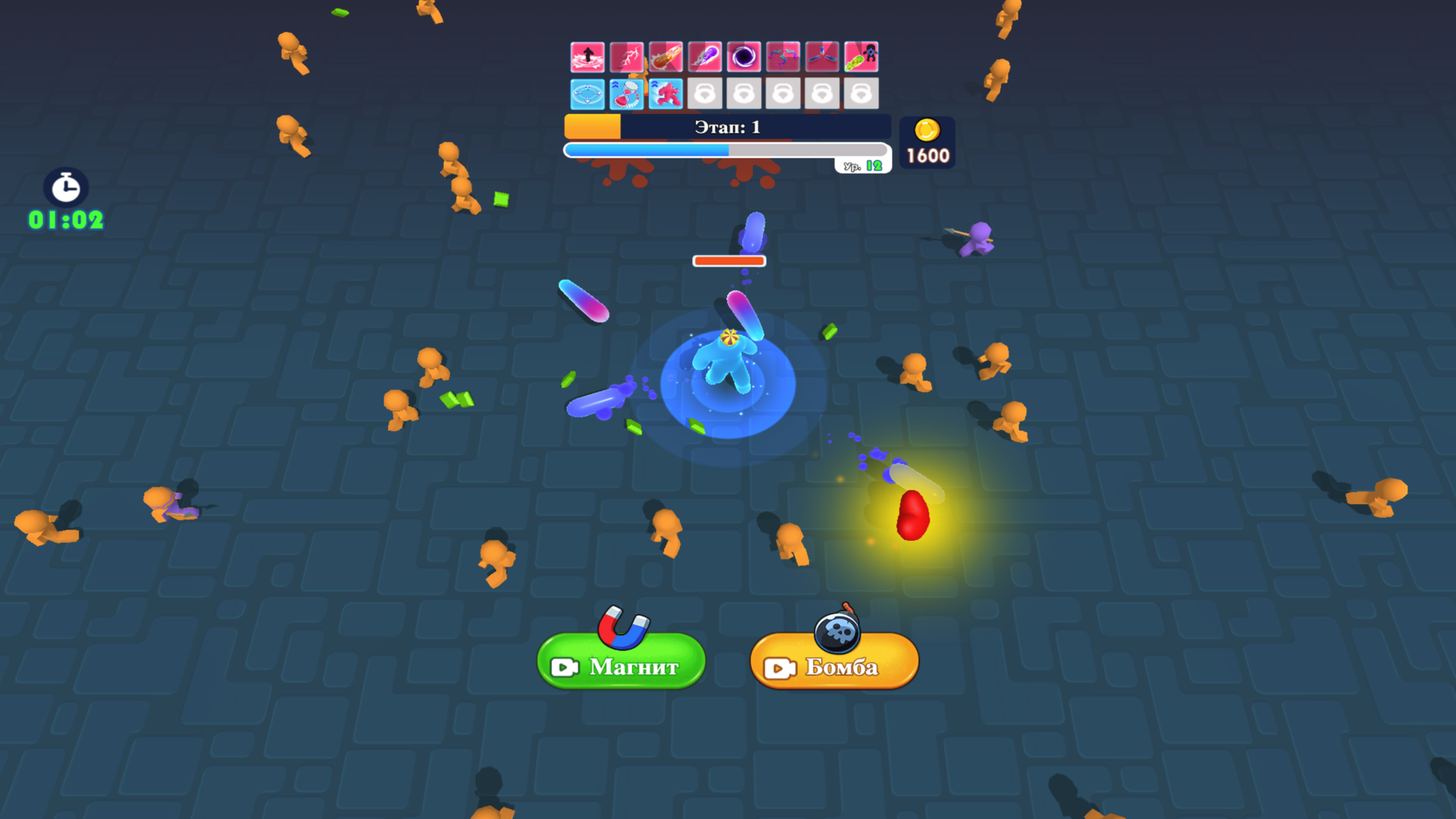
Task: Click the hourglass attack speed upgrade icon
Action: coord(627,93)
